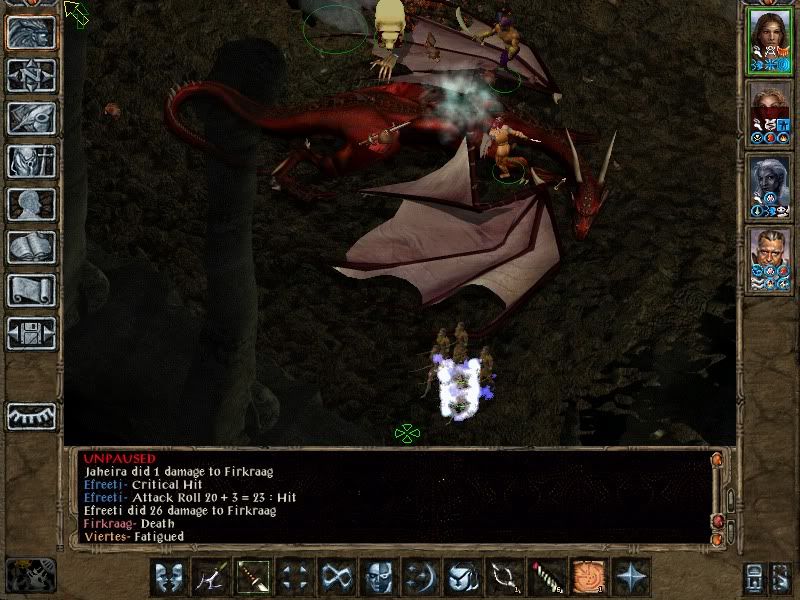Viewport: 800px width, 600px height.
Task: Select the grey-haired man portrait
Action: [x=770, y=258]
